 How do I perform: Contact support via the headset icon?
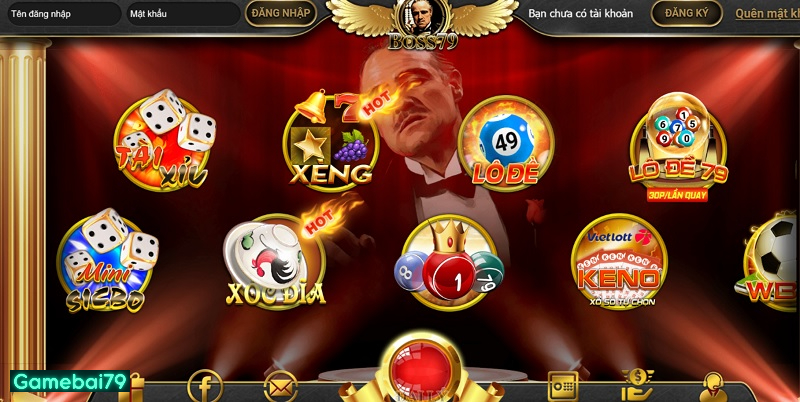[714, 386]
